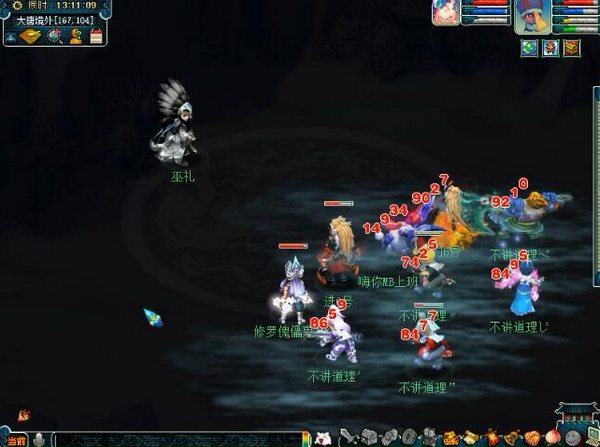Click the globe magnifier search icon

pyautogui.click(x=52, y=36)
